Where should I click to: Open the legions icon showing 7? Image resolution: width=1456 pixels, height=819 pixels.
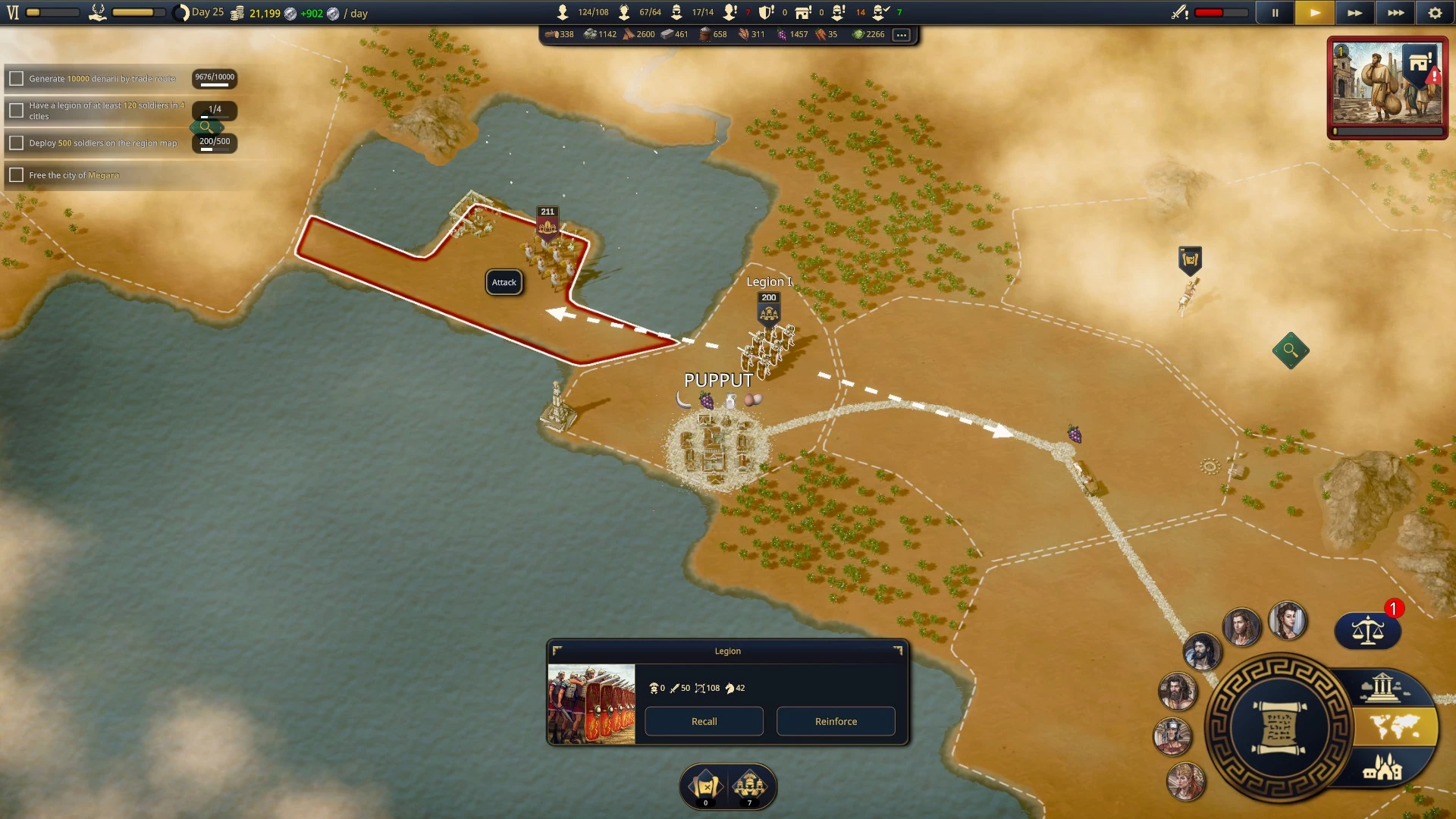750,786
